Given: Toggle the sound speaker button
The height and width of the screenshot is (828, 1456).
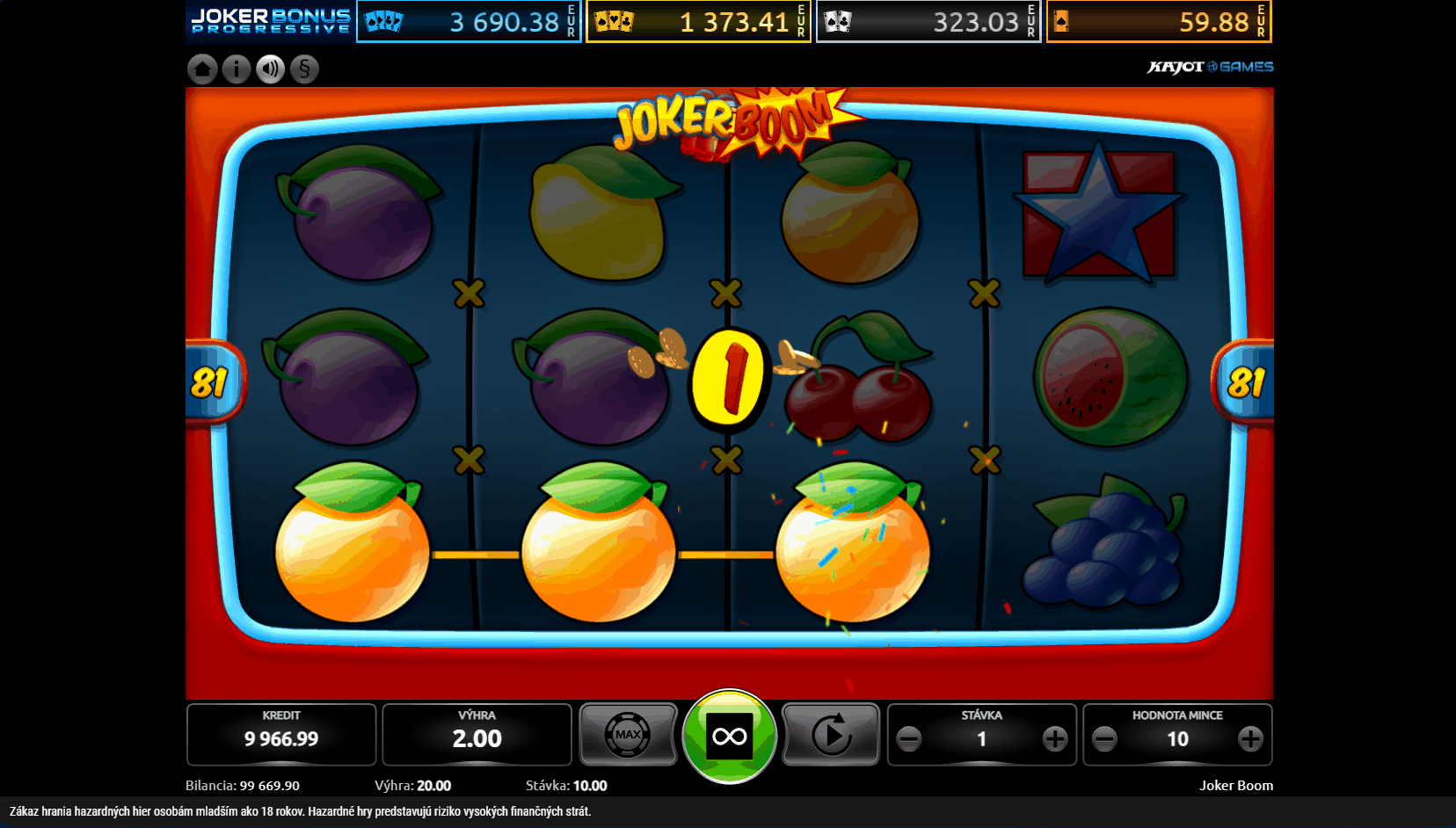Looking at the screenshot, I should click(271, 69).
